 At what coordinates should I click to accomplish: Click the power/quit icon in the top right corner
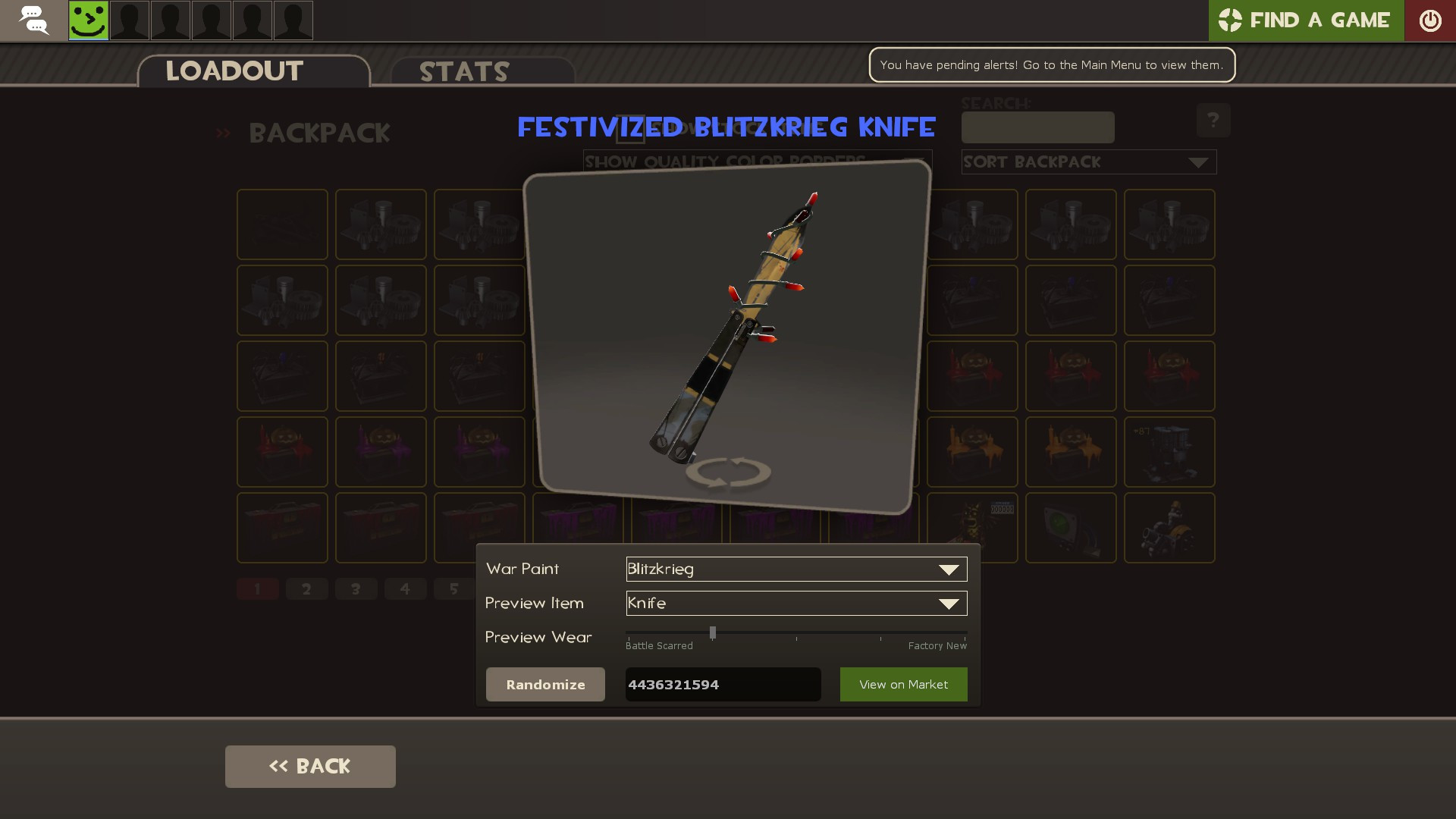(x=1430, y=20)
